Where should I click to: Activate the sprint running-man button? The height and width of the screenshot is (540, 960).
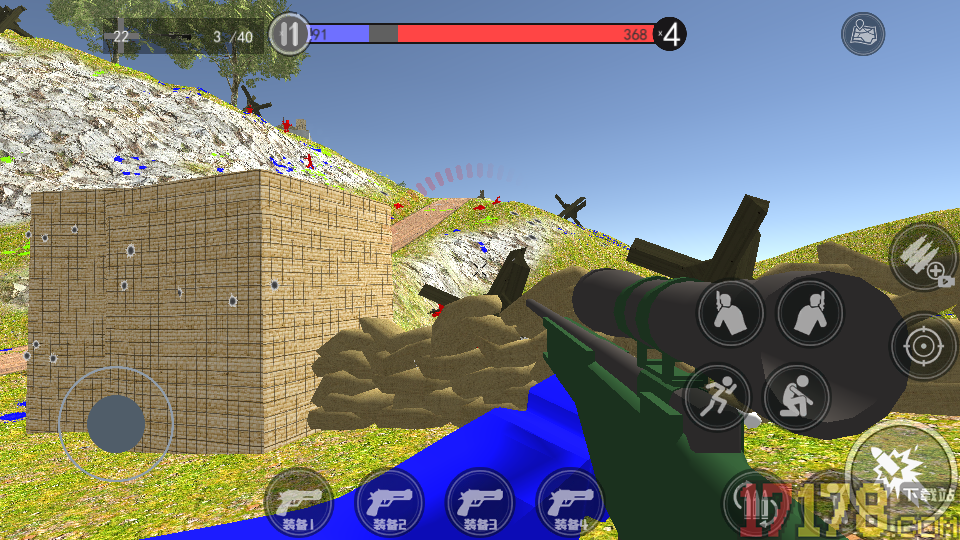[x=718, y=397]
